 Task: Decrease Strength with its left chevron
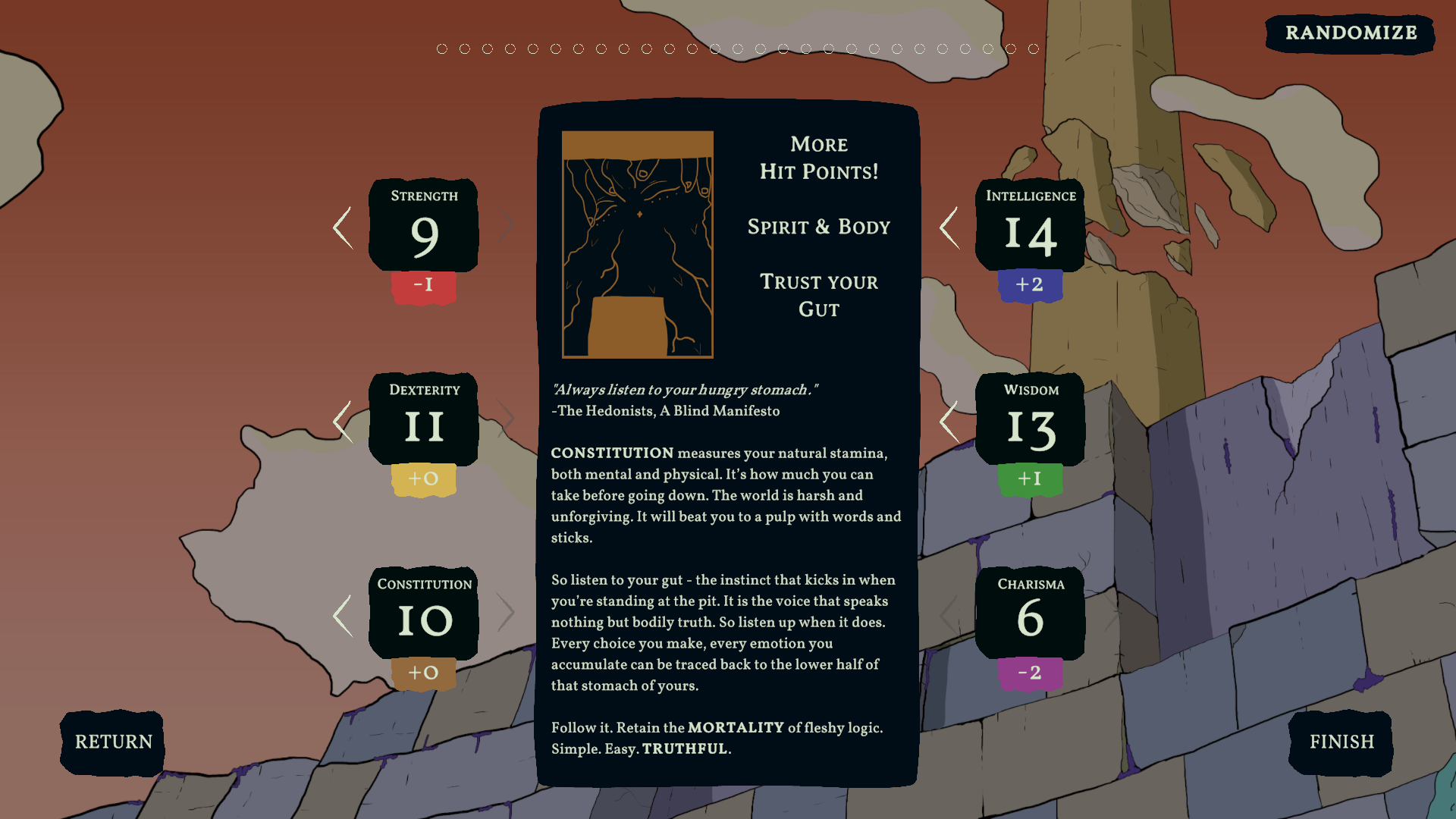coord(342,227)
